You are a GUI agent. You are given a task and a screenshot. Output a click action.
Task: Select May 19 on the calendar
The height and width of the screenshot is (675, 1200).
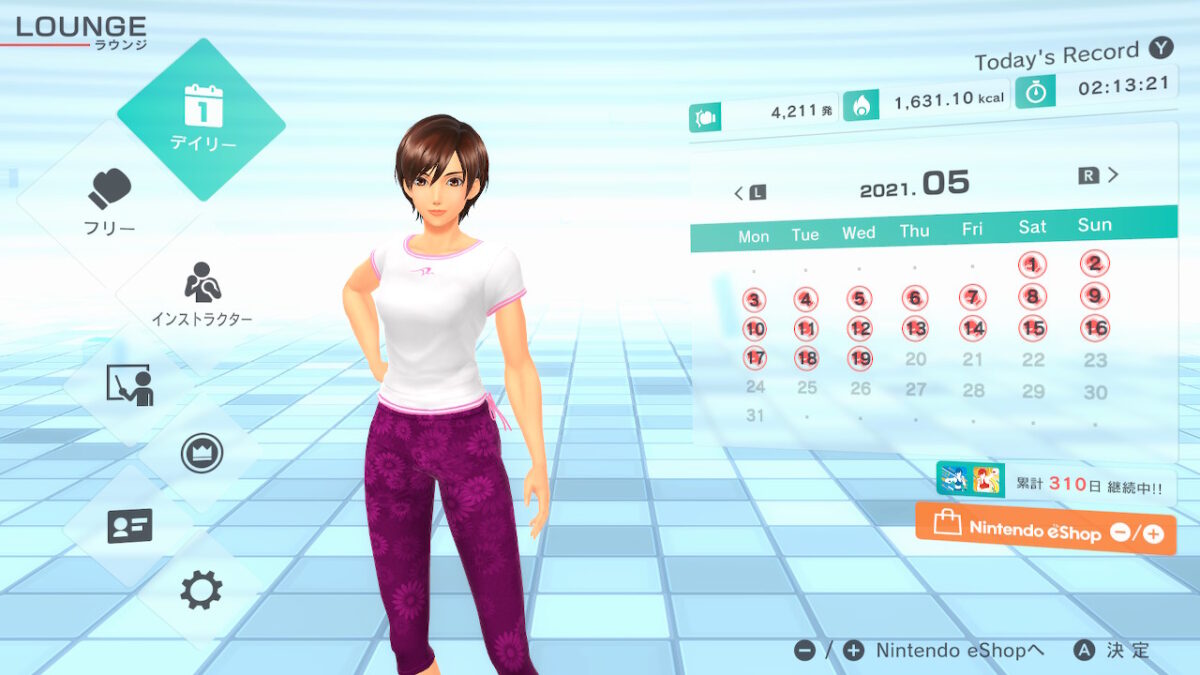pyautogui.click(x=860, y=358)
